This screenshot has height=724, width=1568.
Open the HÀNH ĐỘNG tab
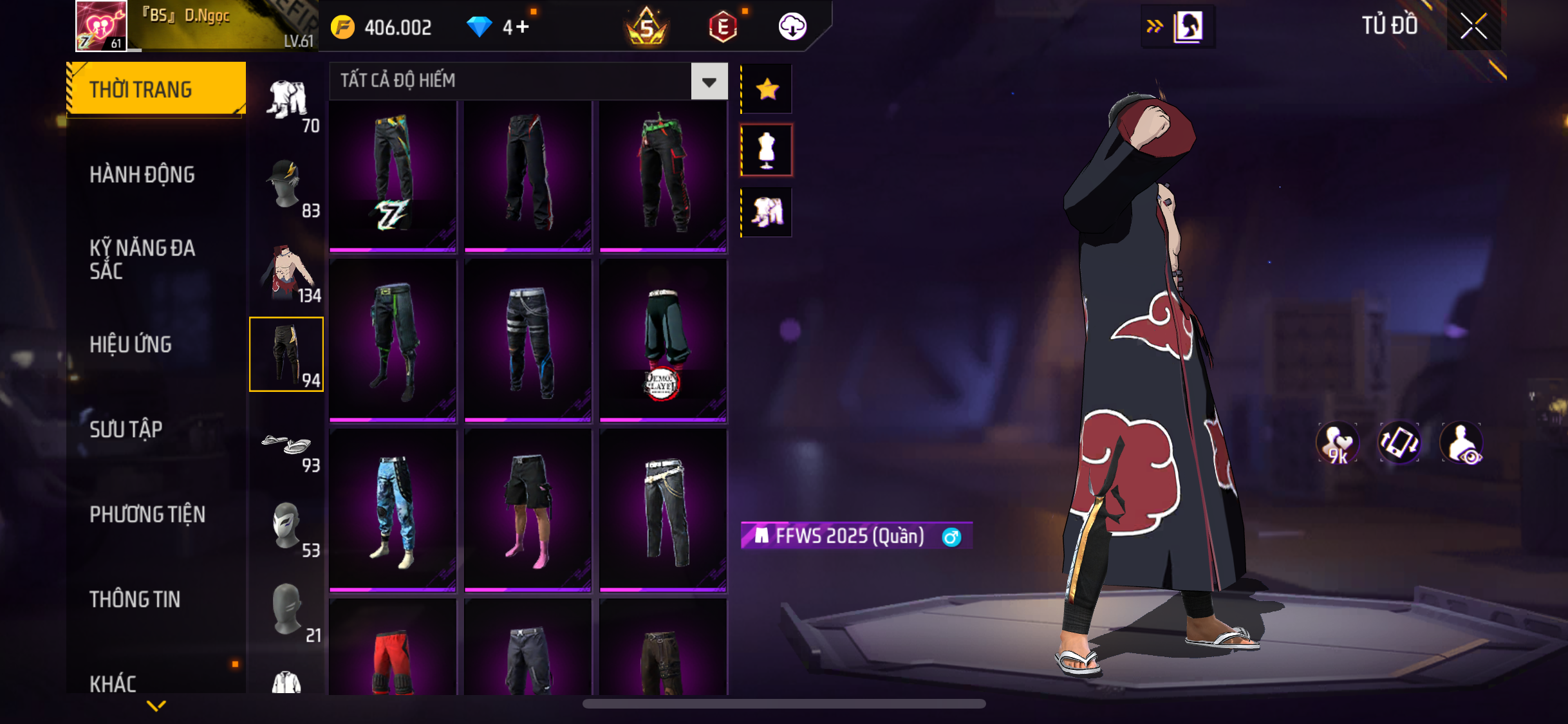[x=142, y=174]
